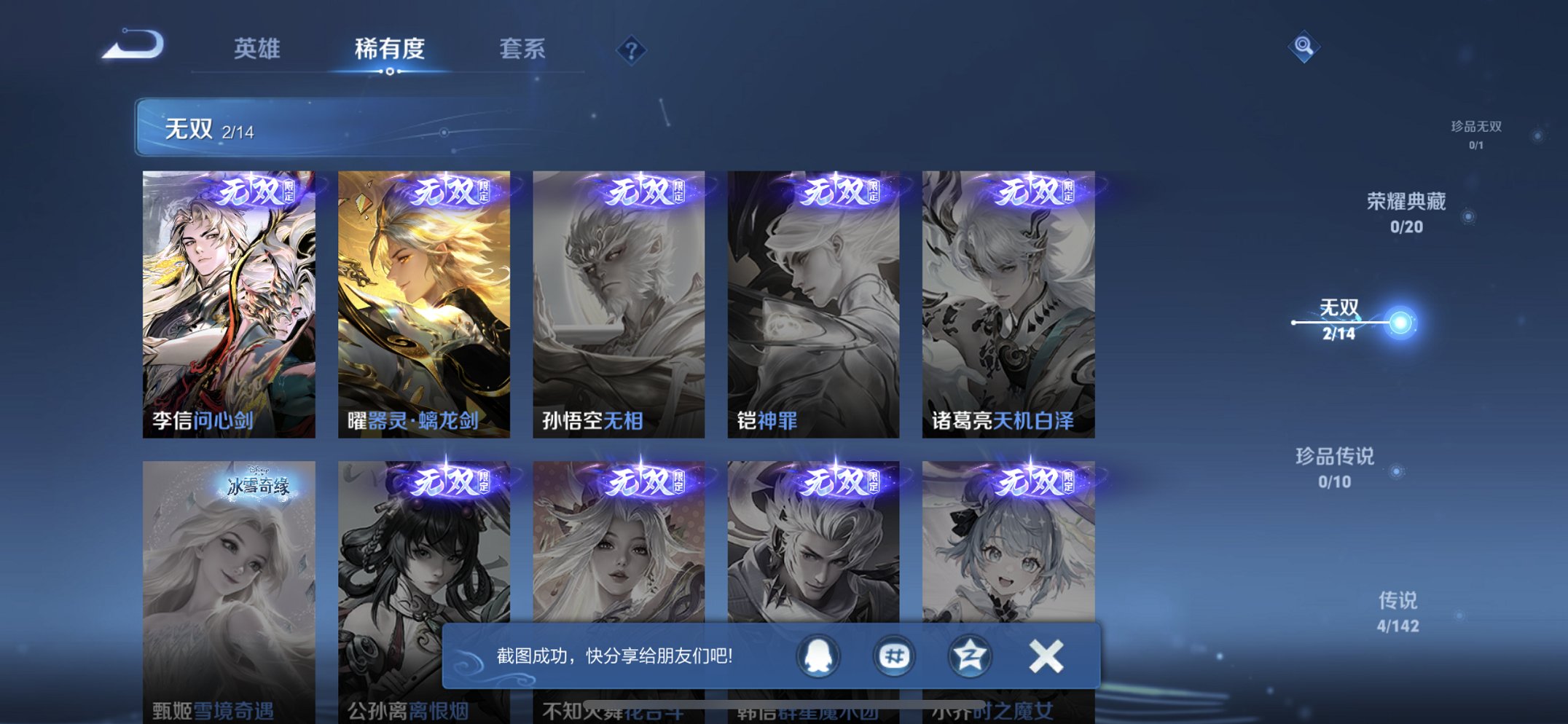Share screenshot to QQ
1568x724 pixels.
pos(818,655)
